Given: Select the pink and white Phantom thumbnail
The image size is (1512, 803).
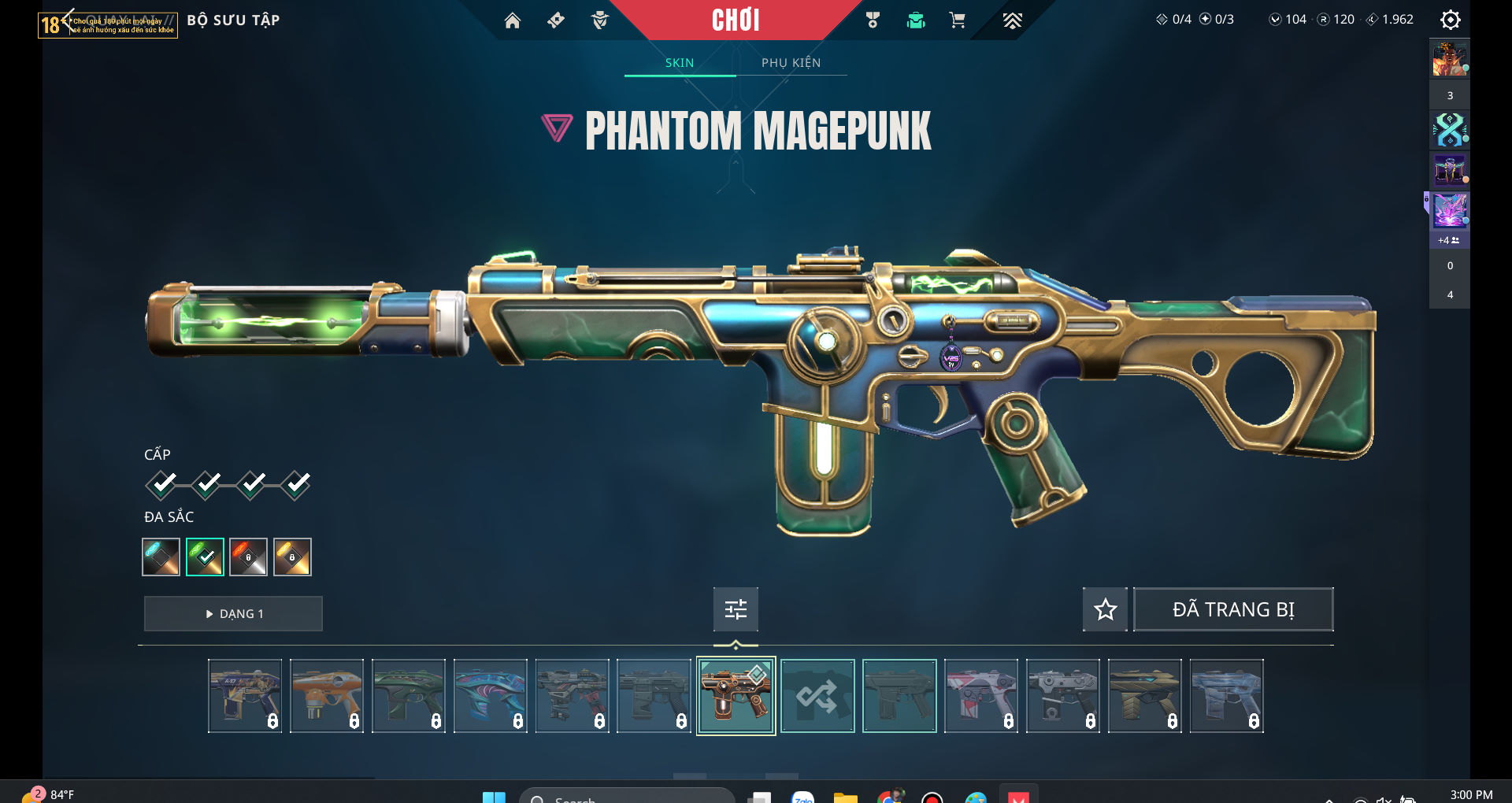Looking at the screenshot, I should (980, 696).
